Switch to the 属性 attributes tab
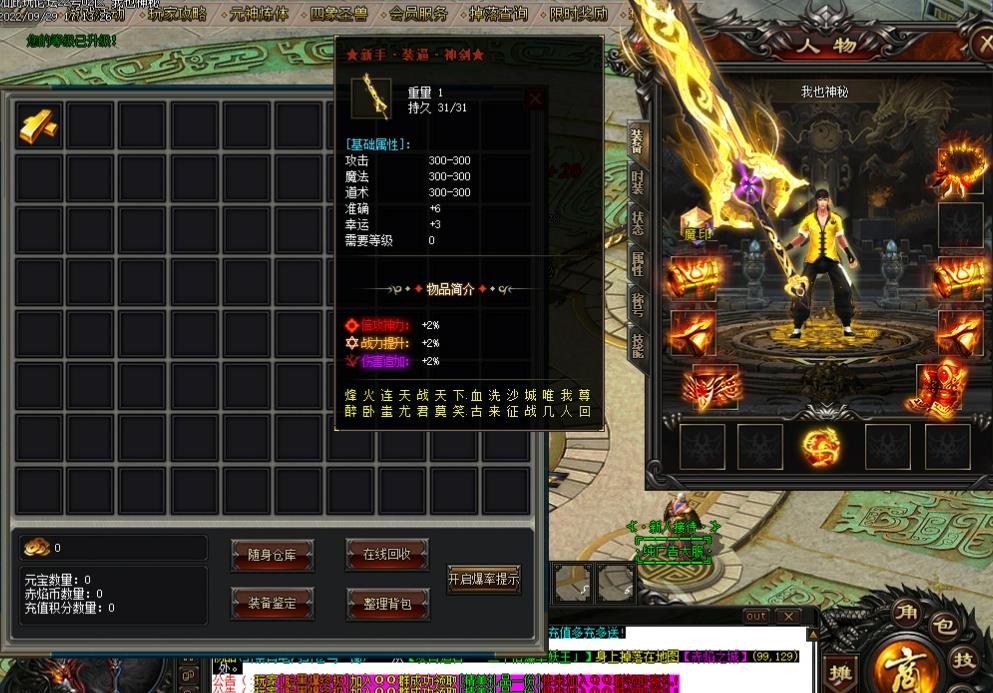The height and width of the screenshot is (693, 993). [x=637, y=265]
